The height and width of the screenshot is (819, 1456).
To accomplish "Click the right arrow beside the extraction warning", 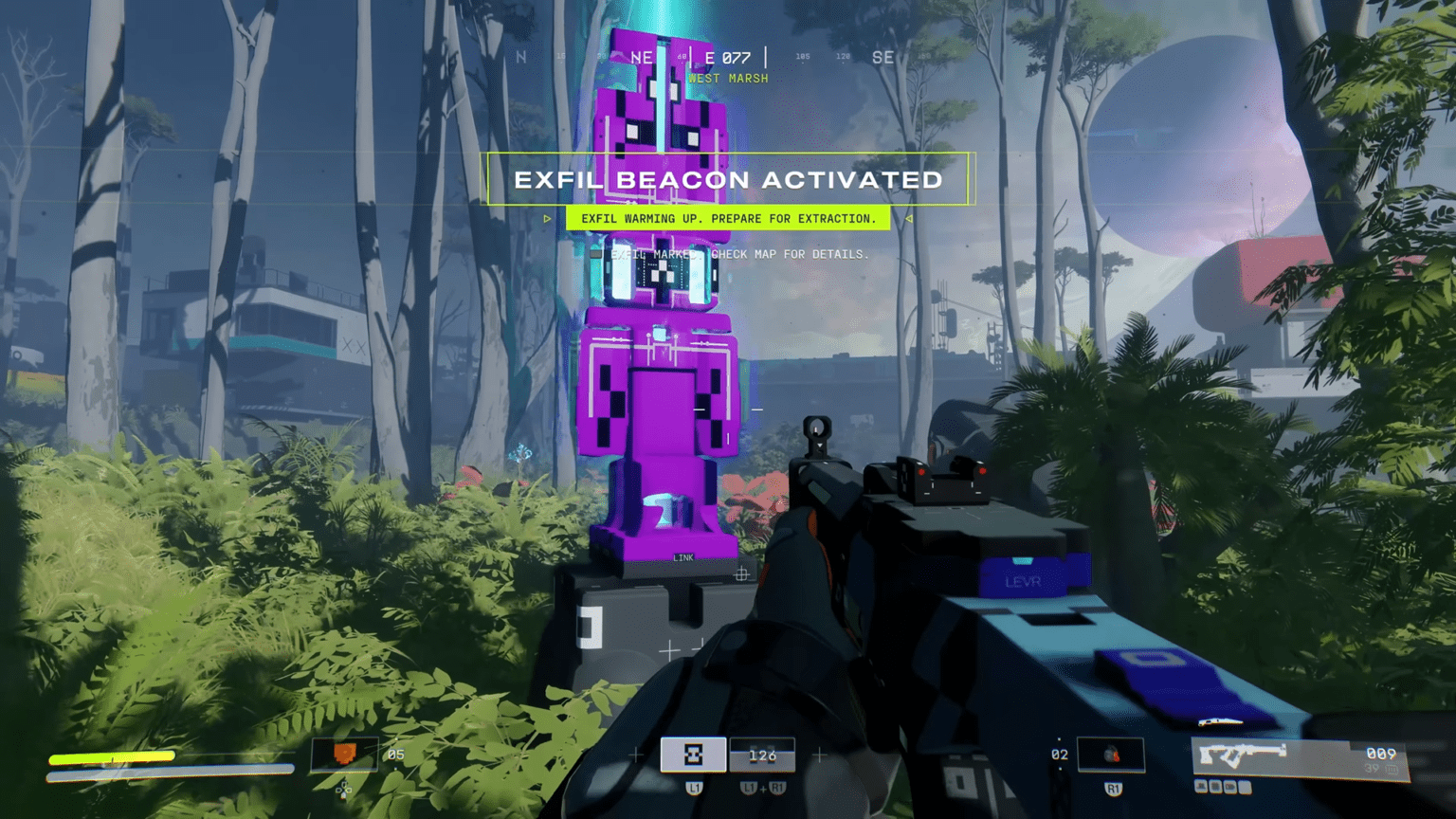I will (x=908, y=218).
